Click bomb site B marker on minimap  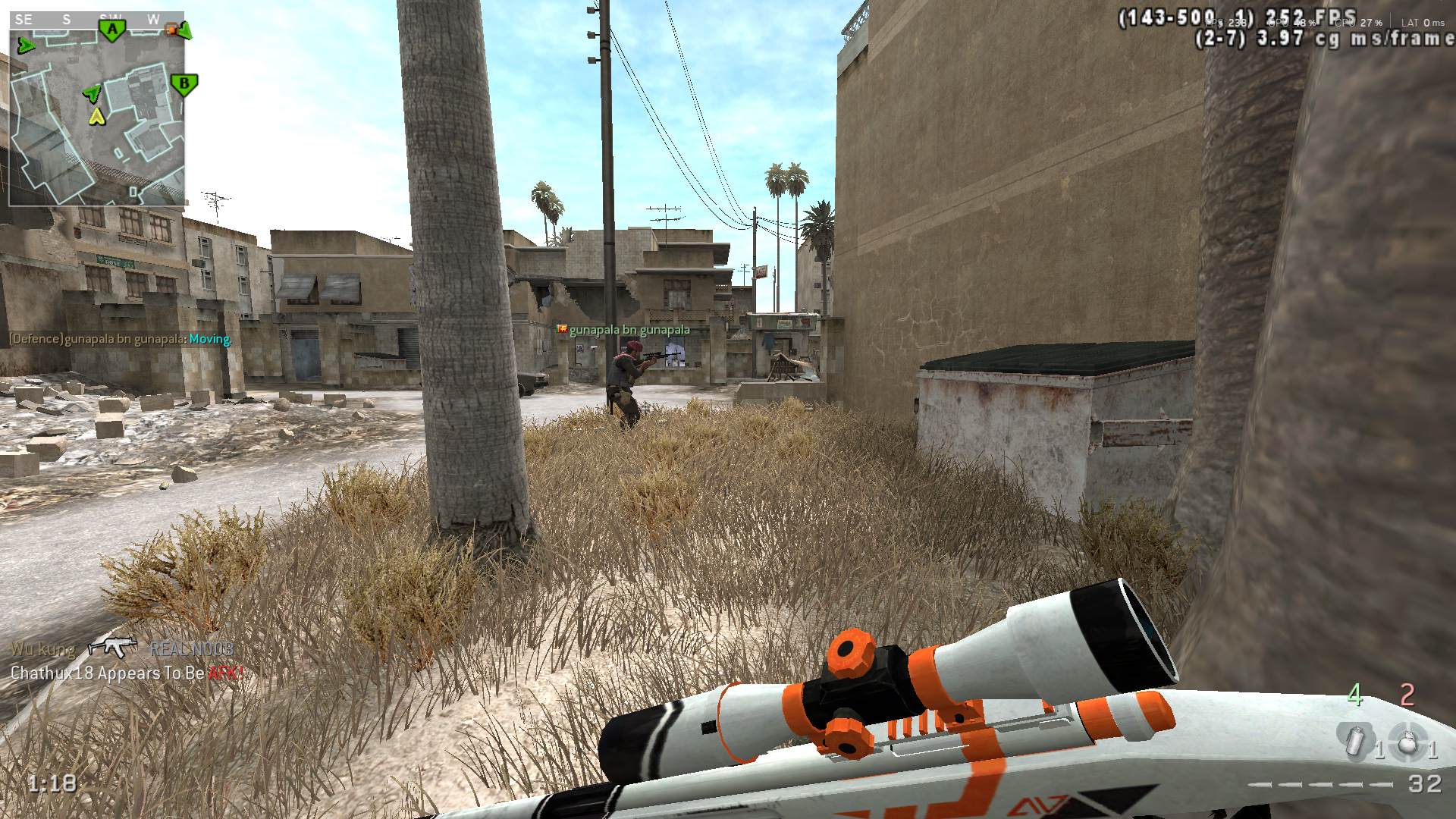184,83
